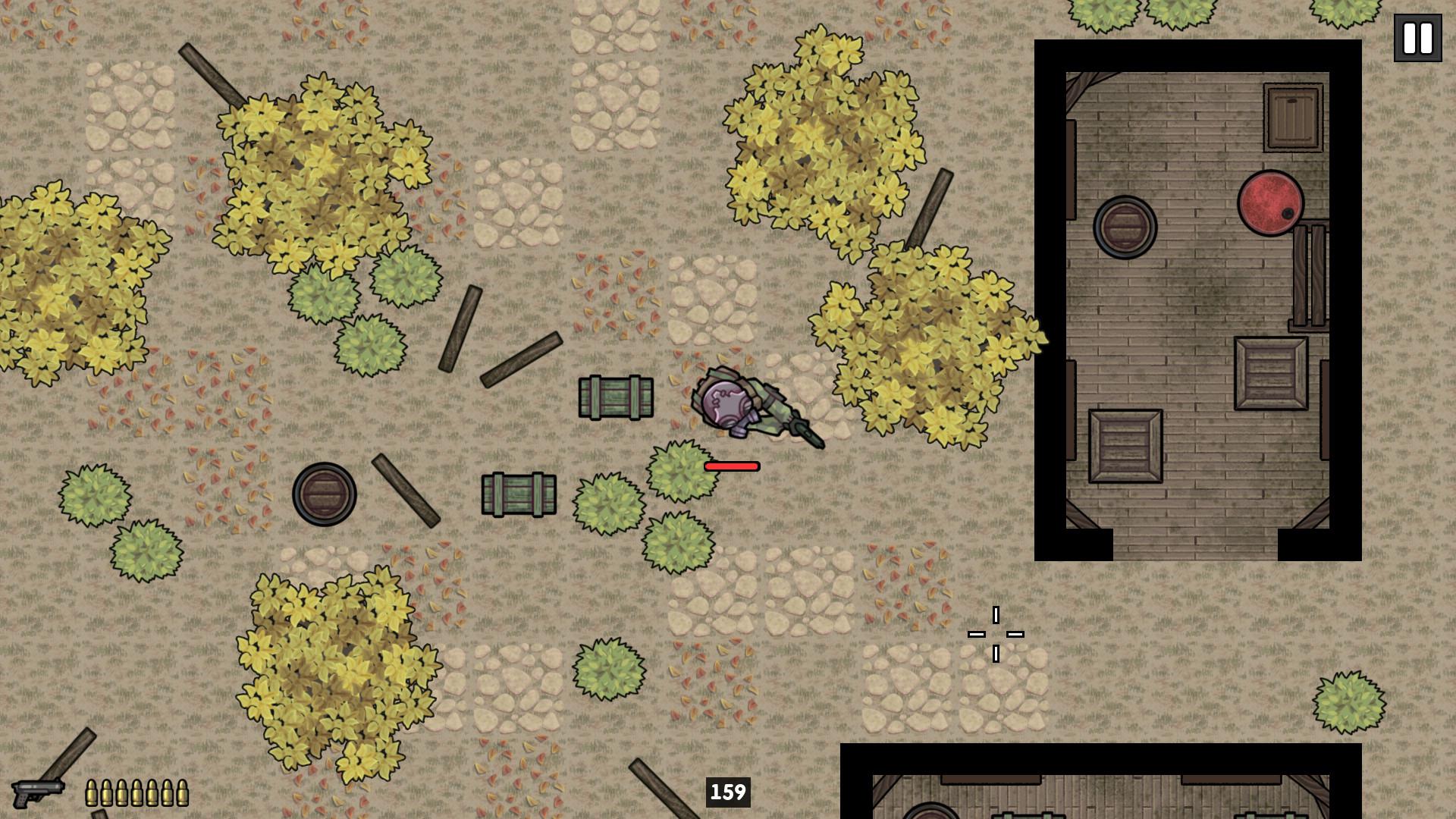Click the red health bar below the soldier
Image resolution: width=1456 pixels, height=819 pixels.
[x=730, y=466]
